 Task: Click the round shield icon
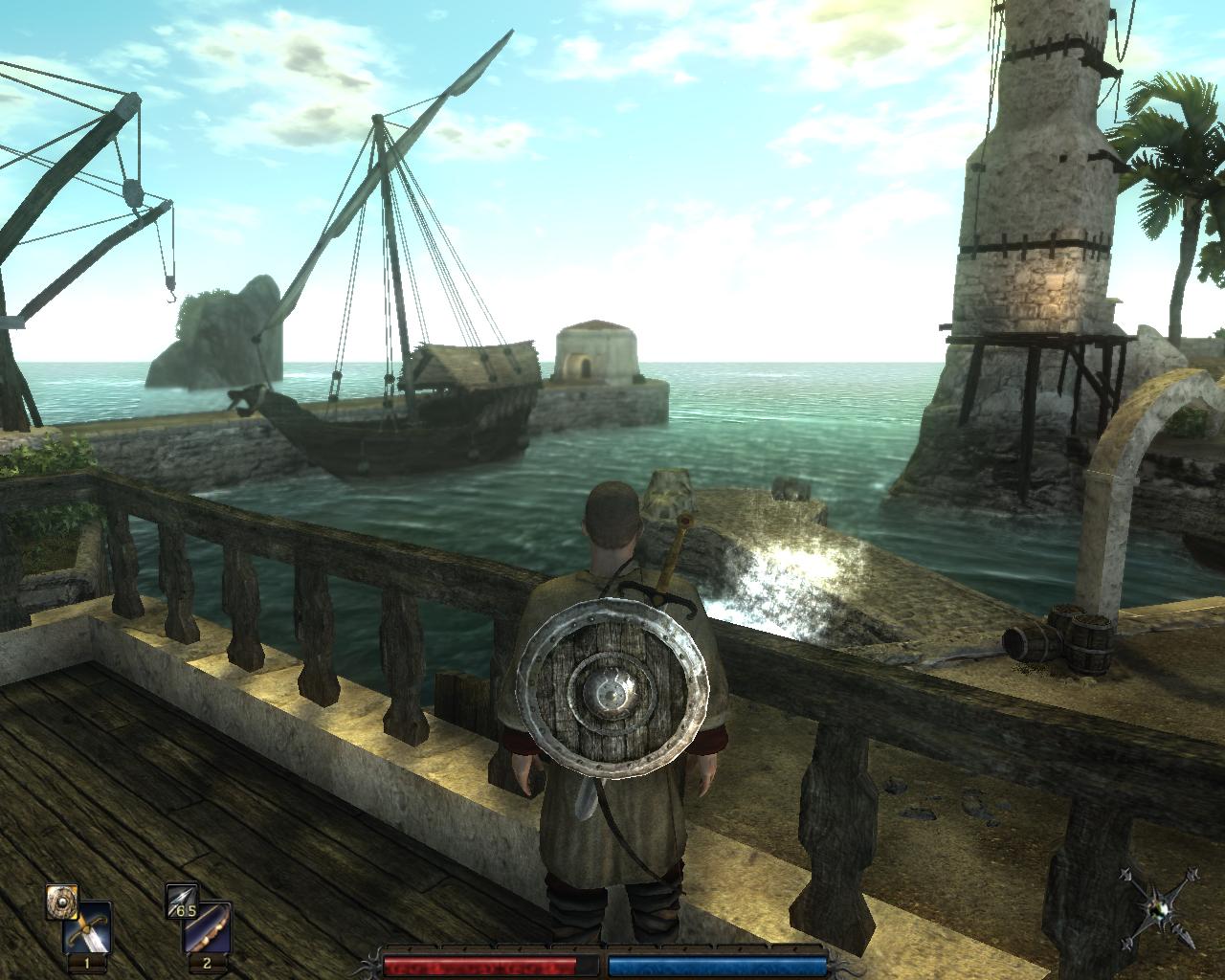click(x=61, y=902)
